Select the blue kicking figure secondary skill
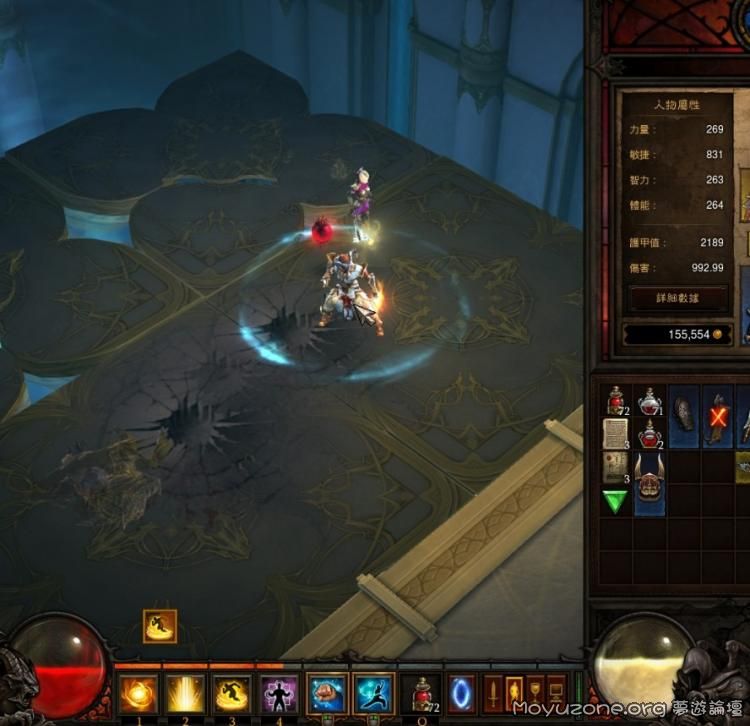This screenshot has width=750, height=726. coord(374,694)
